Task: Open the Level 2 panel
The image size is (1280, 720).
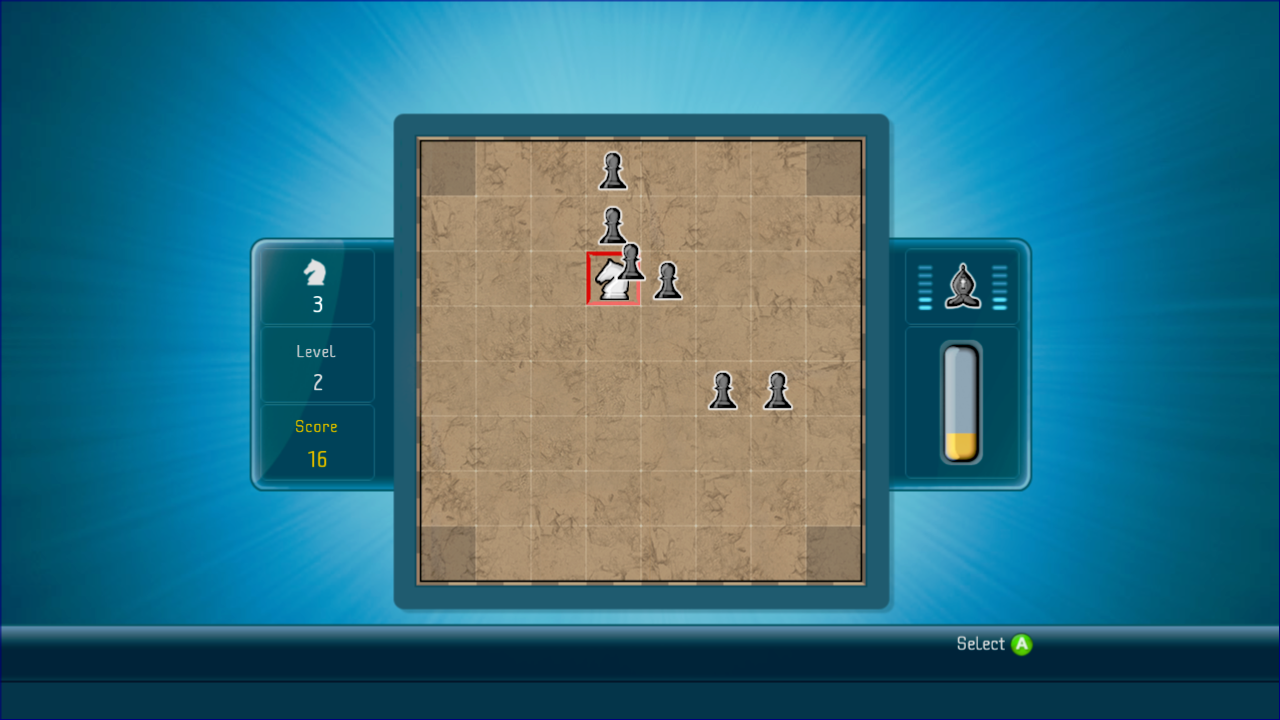Action: [x=317, y=364]
